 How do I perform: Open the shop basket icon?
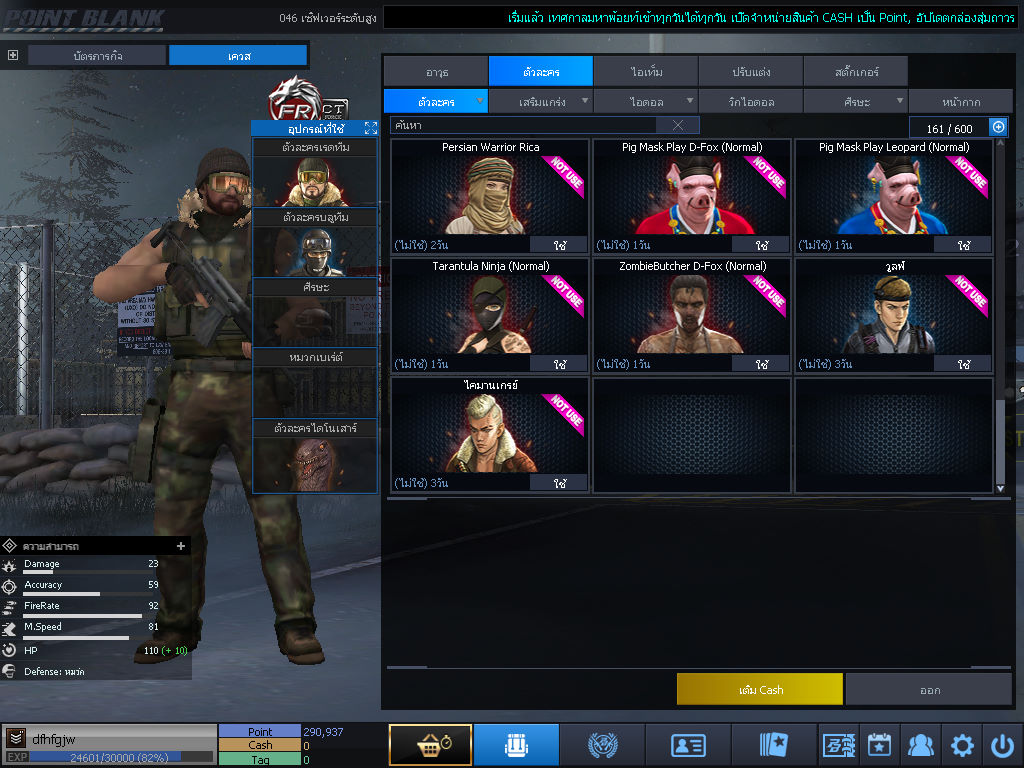(430, 745)
